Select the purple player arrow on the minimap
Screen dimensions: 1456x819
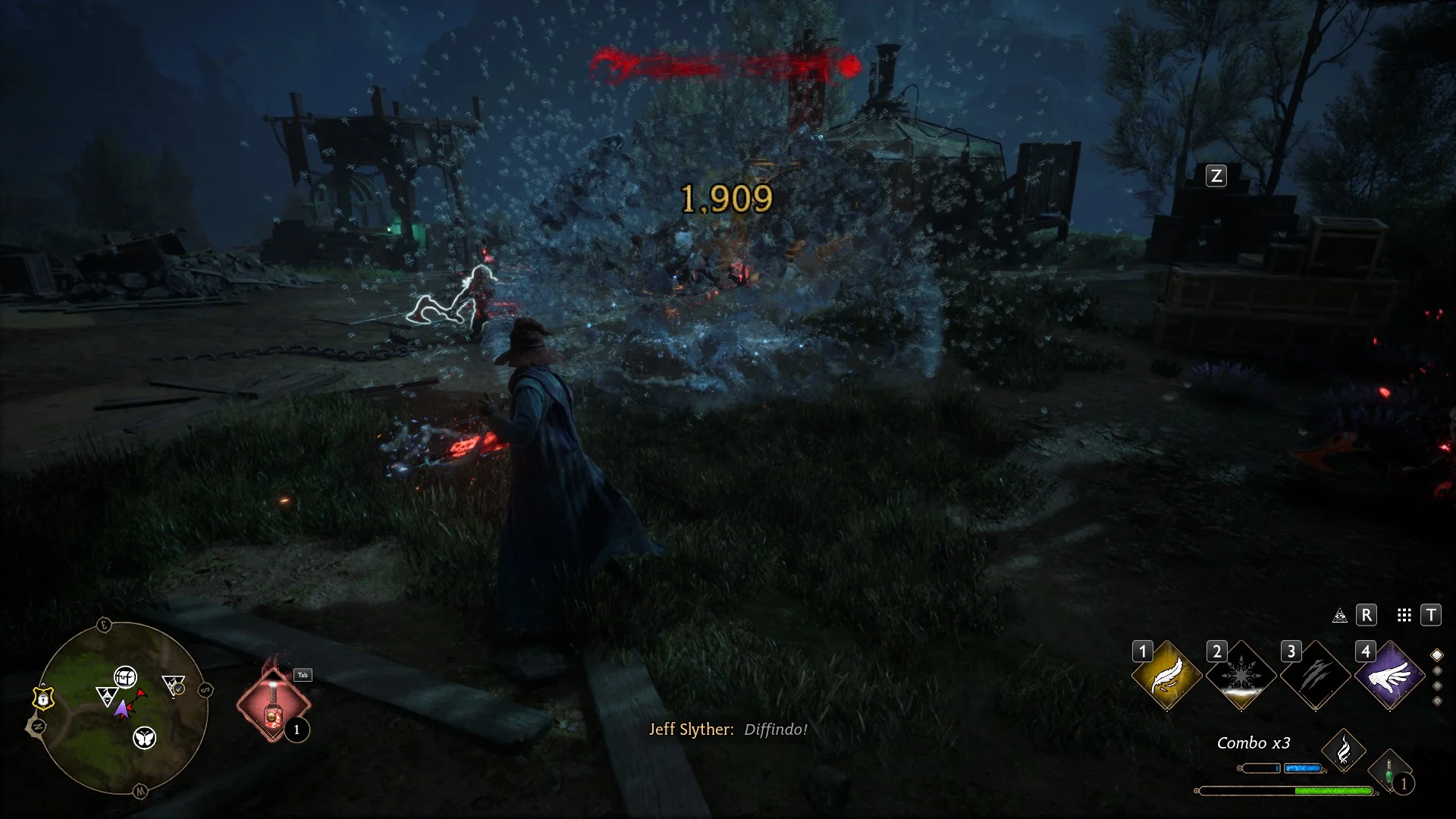click(121, 710)
